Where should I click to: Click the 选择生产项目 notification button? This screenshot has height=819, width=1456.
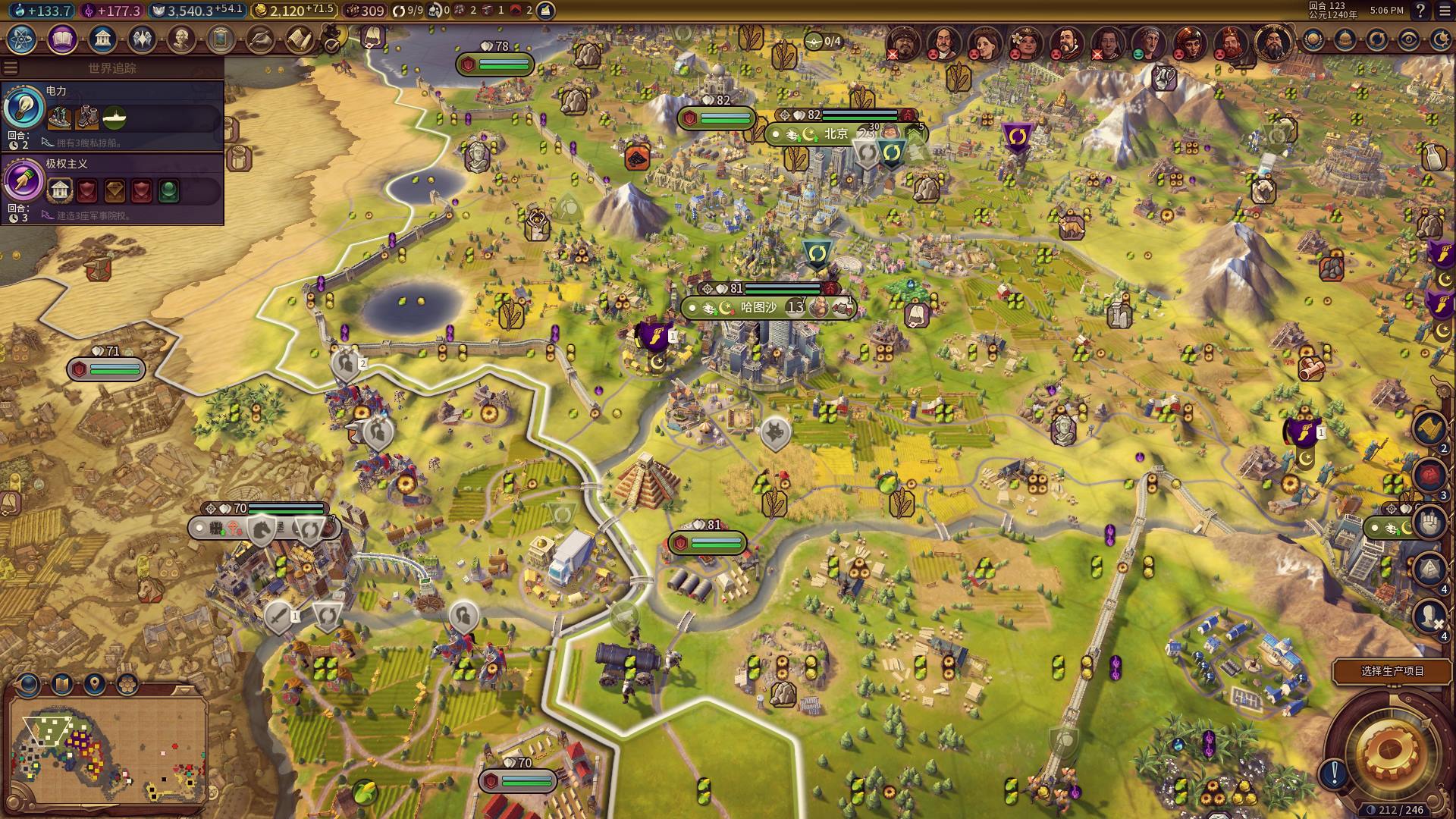pos(1392,671)
